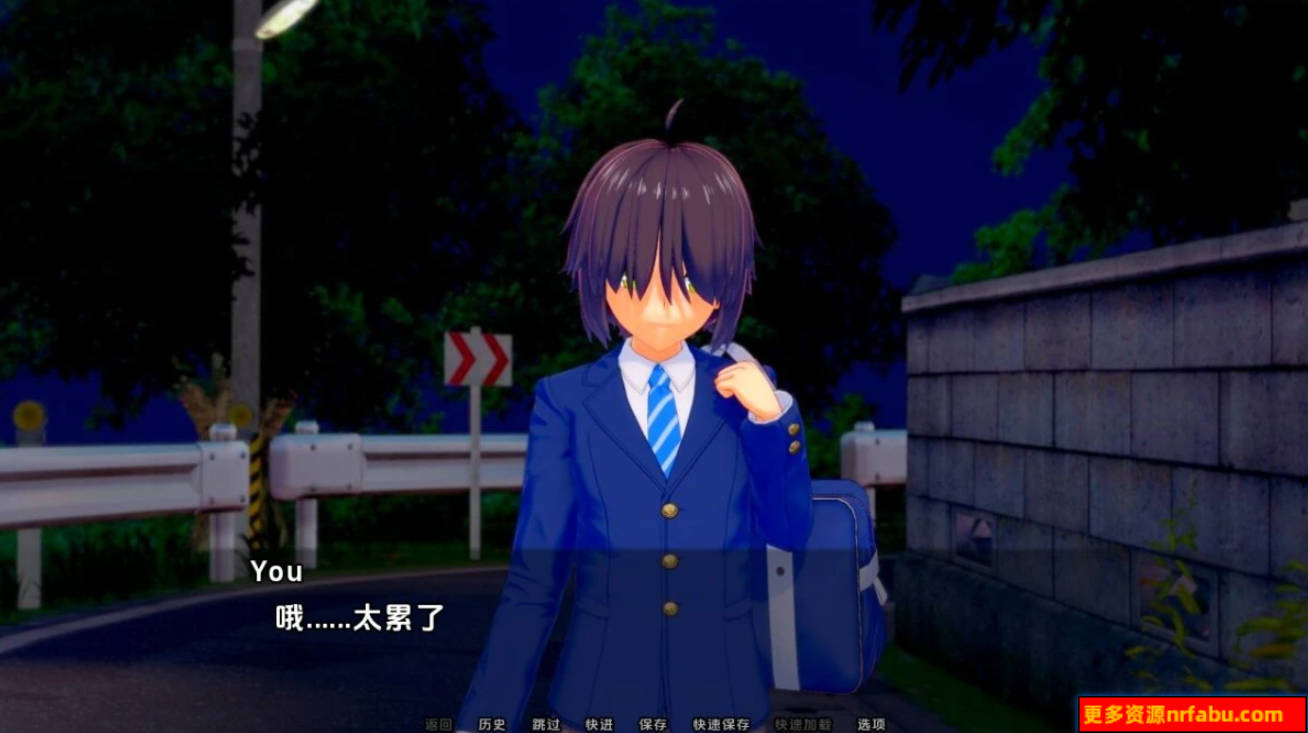Viewport: 1308px width, 733px height.
Task: Open the 选项 (Options) menu
Action: pyautogui.click(x=871, y=724)
